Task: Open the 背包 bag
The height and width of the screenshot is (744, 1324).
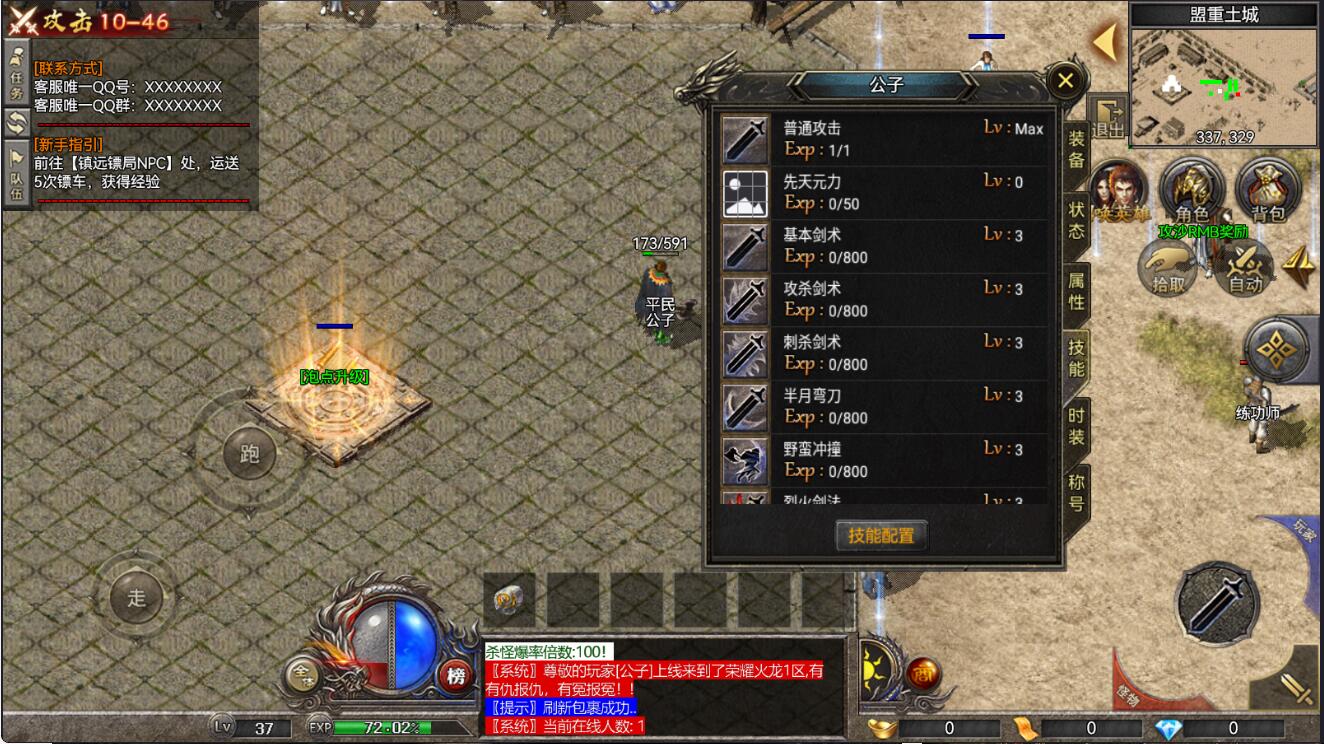Action: click(x=1267, y=190)
